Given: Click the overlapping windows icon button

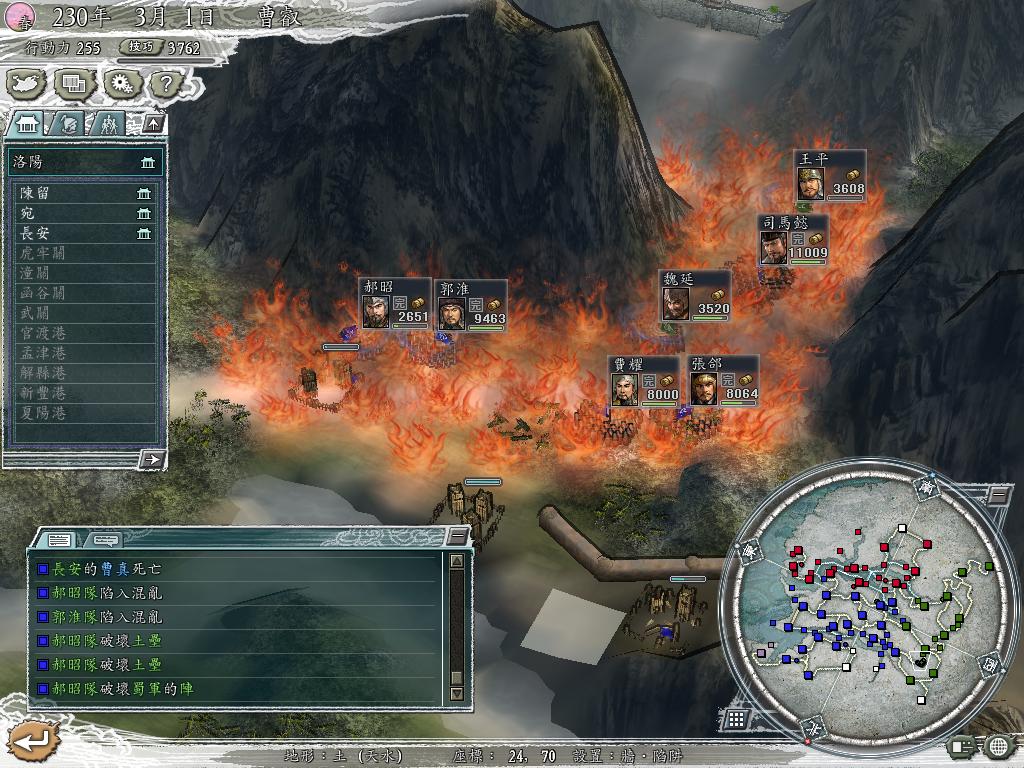Looking at the screenshot, I should [x=73, y=84].
